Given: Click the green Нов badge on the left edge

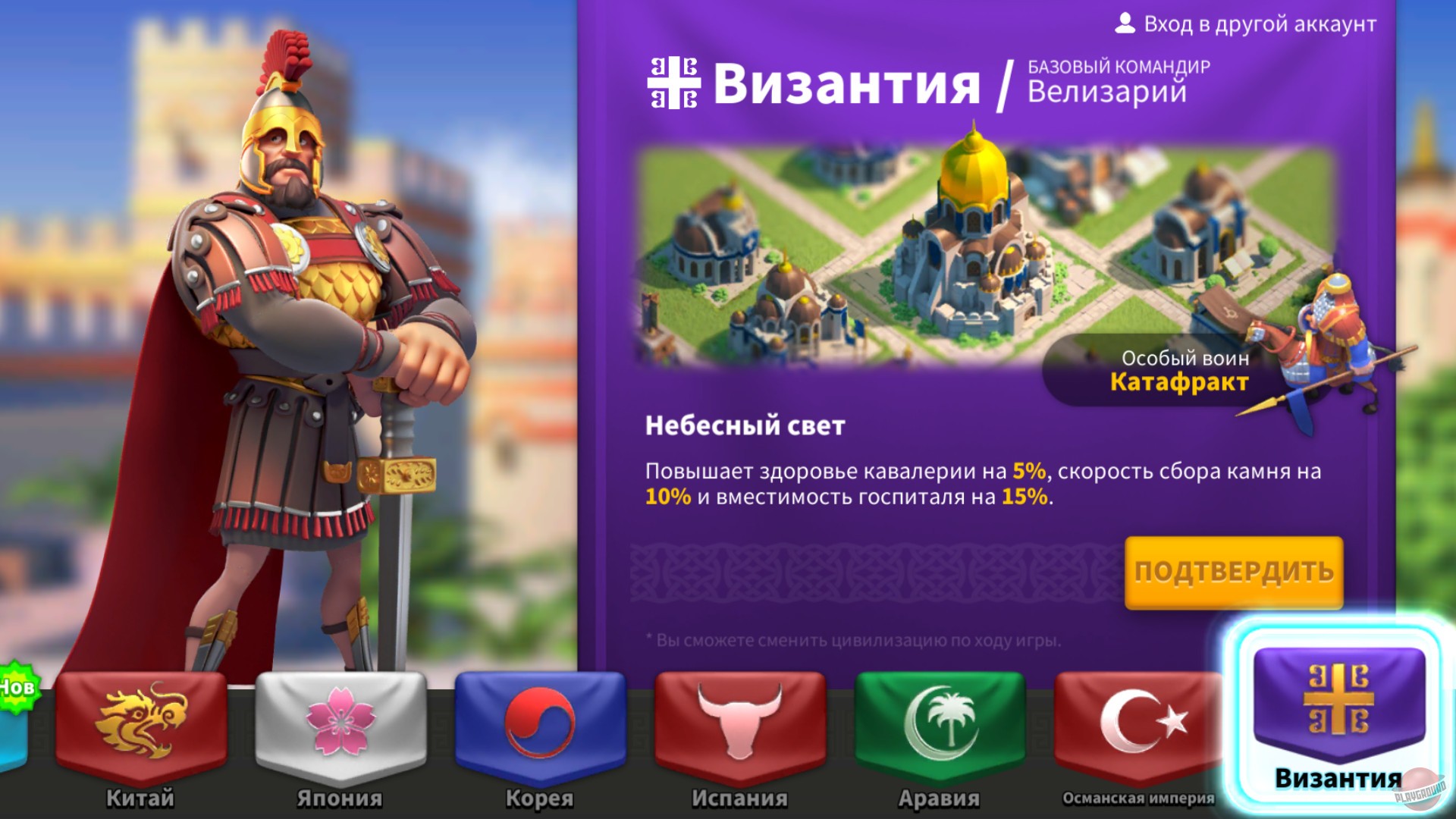Looking at the screenshot, I should point(17,686).
